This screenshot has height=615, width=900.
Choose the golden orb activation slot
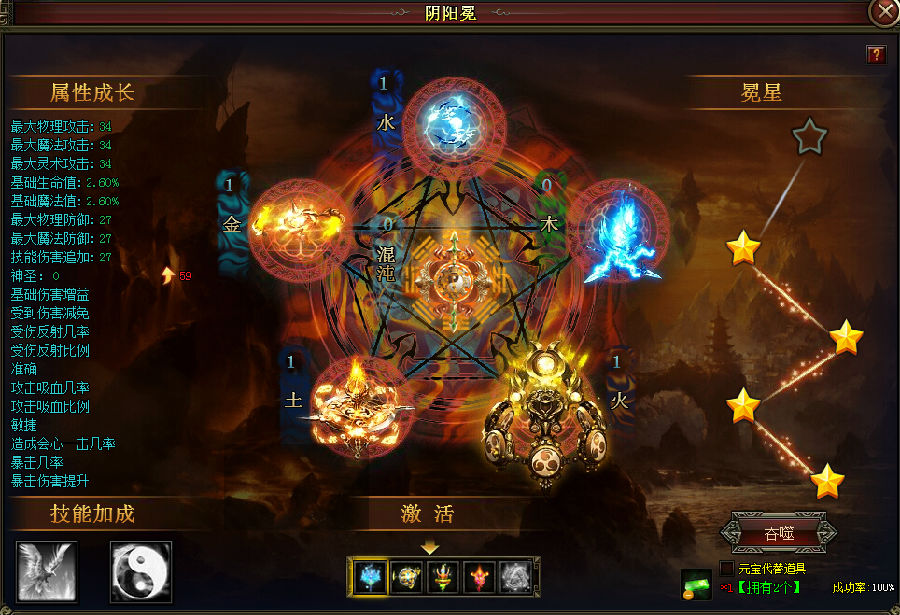click(x=408, y=575)
